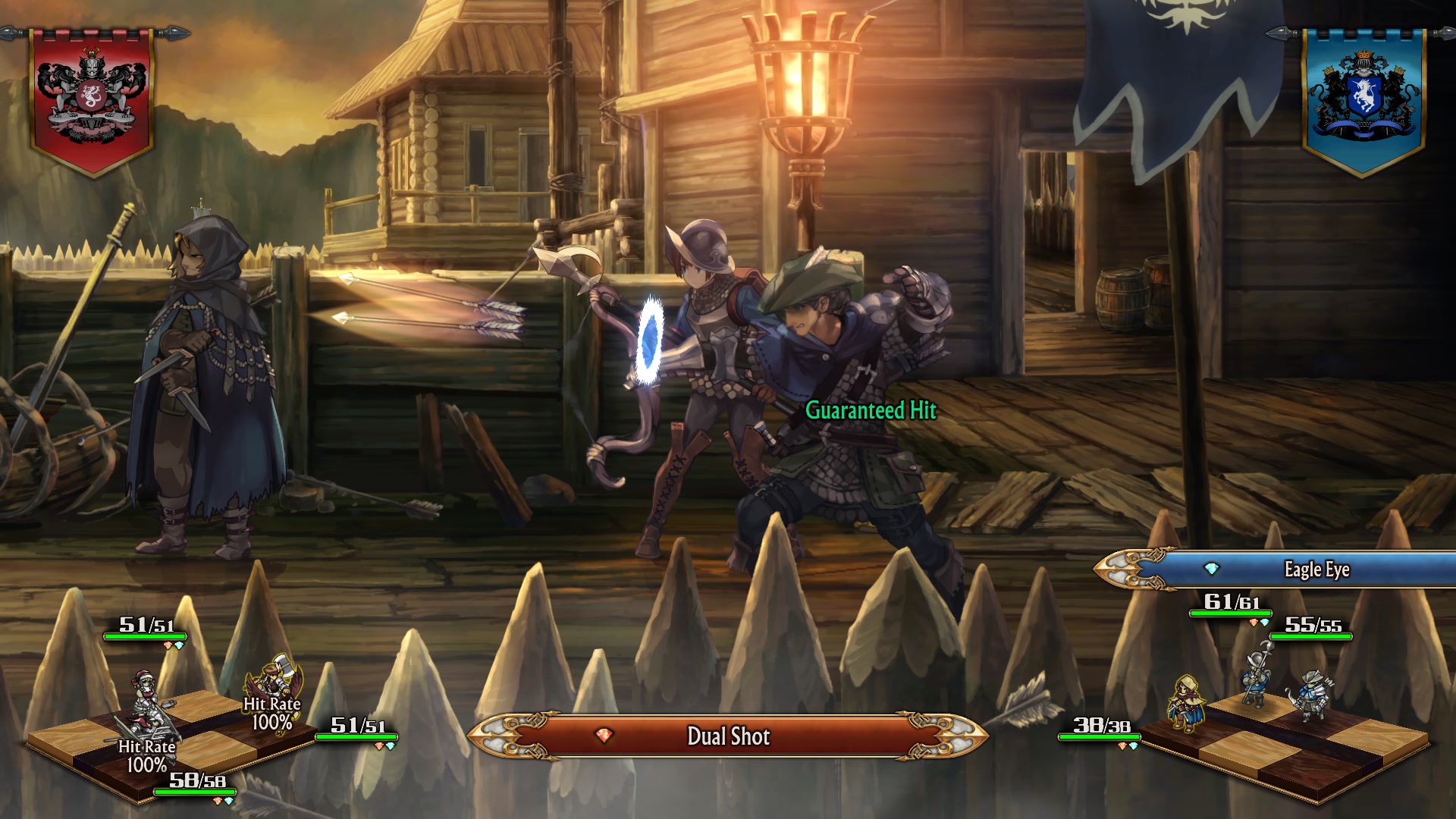Click the 61/61 green health bar

1231,613
